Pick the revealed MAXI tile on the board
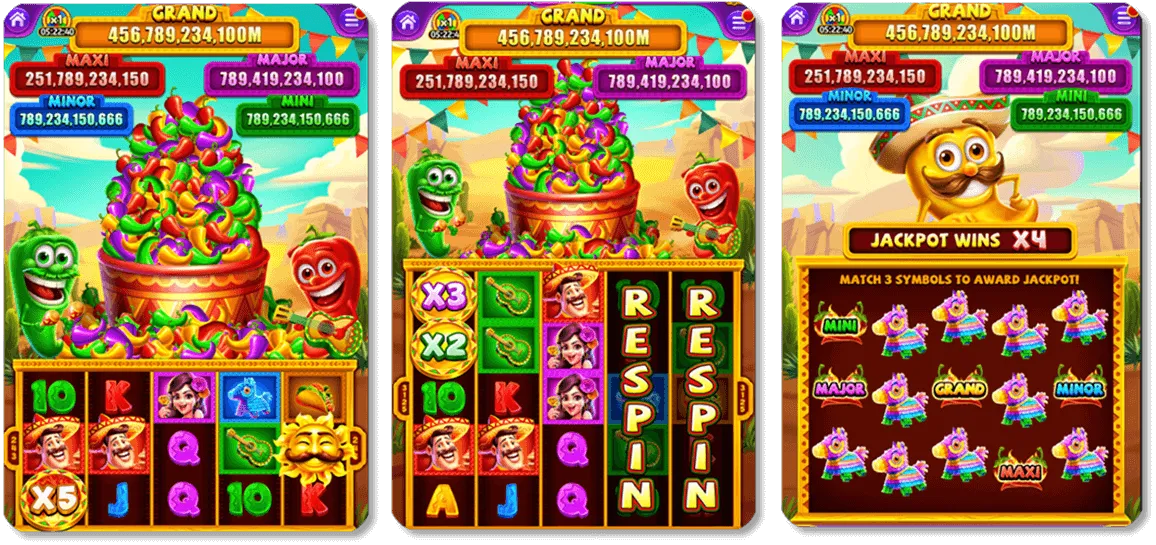This screenshot has width=1156, height=545. point(1020,466)
